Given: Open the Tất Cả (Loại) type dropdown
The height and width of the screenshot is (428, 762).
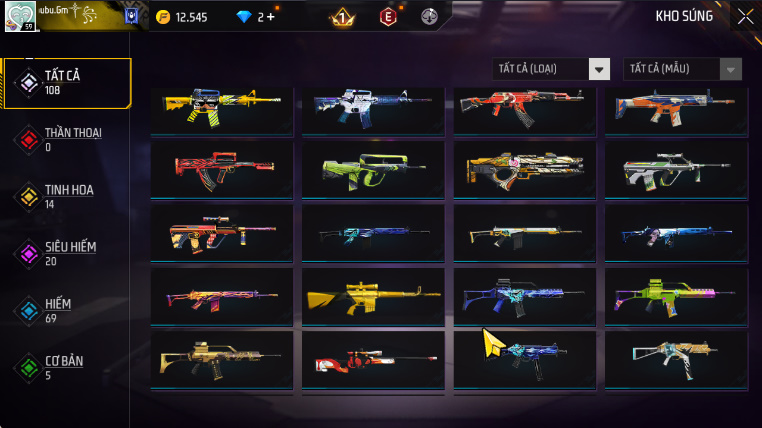Looking at the screenshot, I should [551, 69].
